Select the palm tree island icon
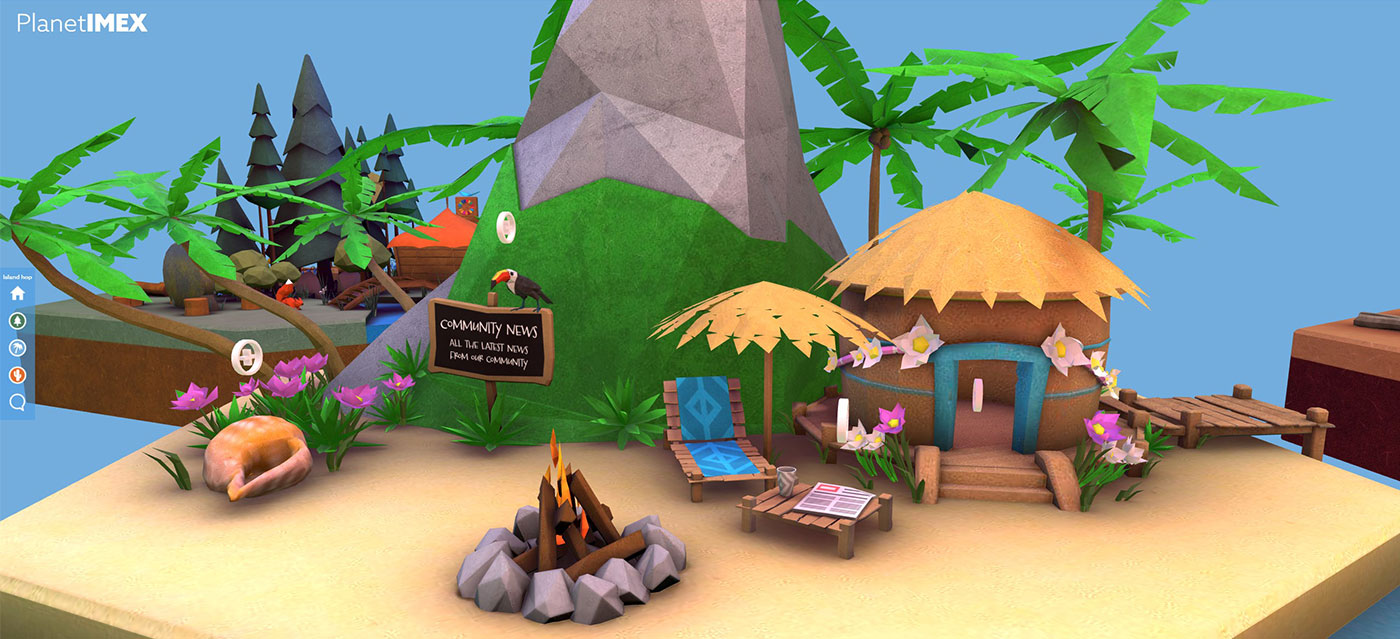The height and width of the screenshot is (639, 1400). click(x=17, y=348)
